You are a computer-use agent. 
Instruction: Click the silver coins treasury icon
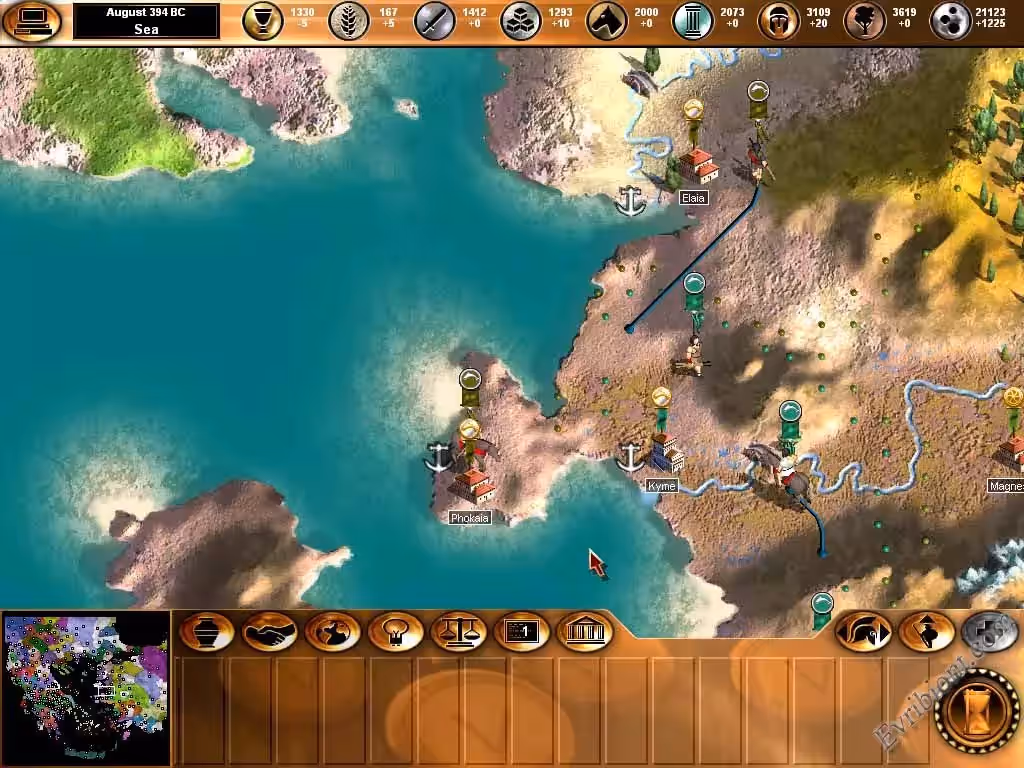click(950, 20)
